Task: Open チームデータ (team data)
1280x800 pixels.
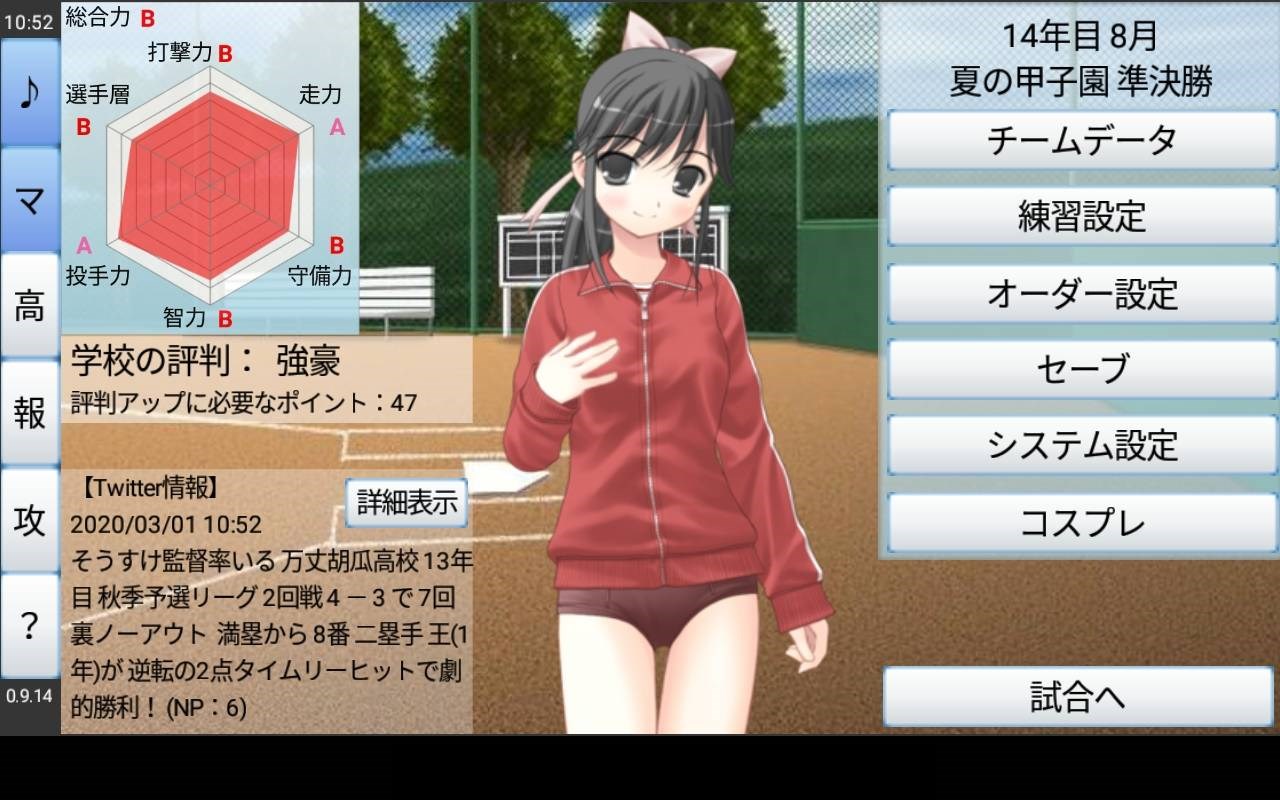Action: (x=1080, y=142)
